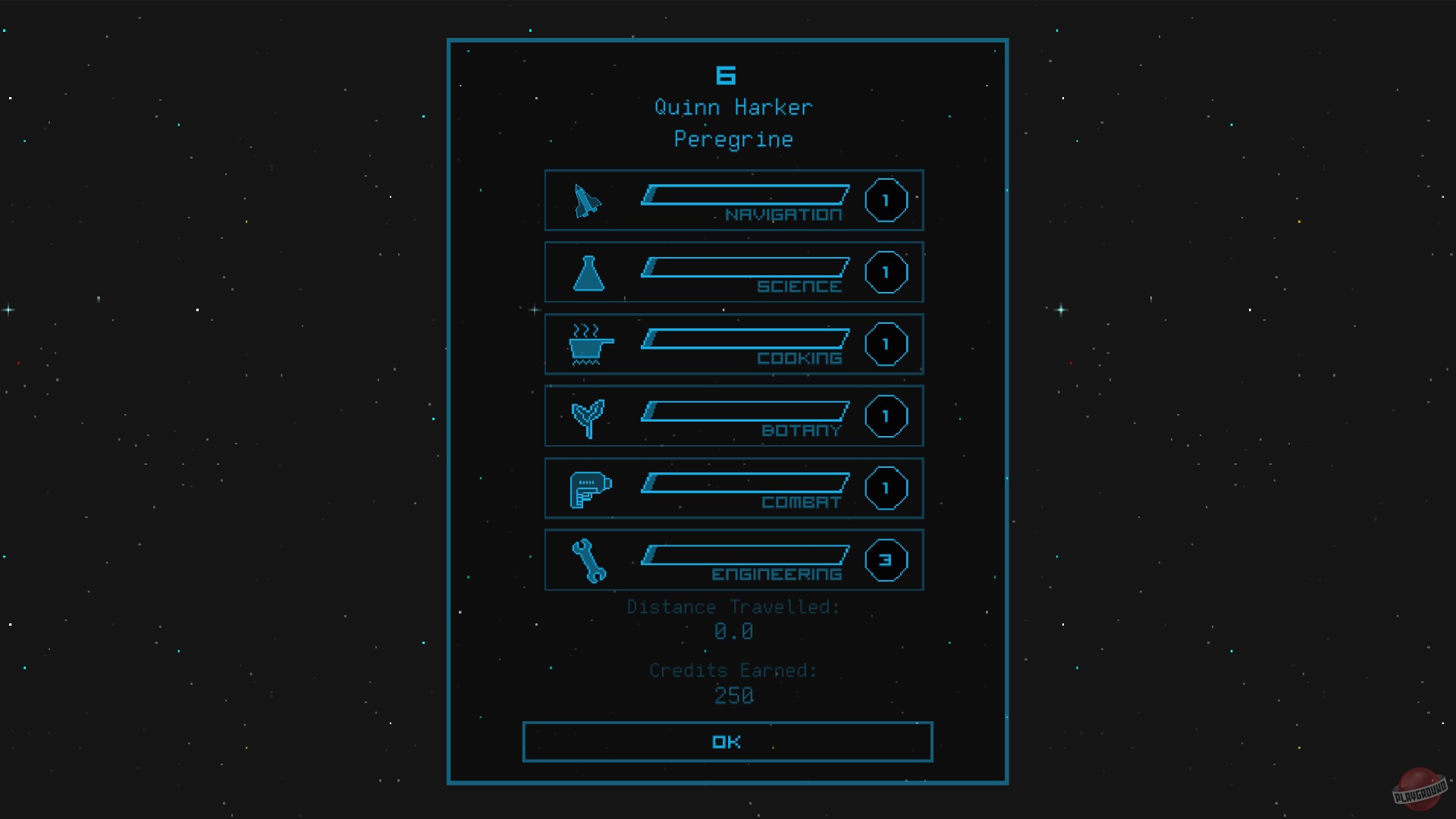
Task: Select the steaming pot Cooking icon
Action: pyautogui.click(x=588, y=345)
